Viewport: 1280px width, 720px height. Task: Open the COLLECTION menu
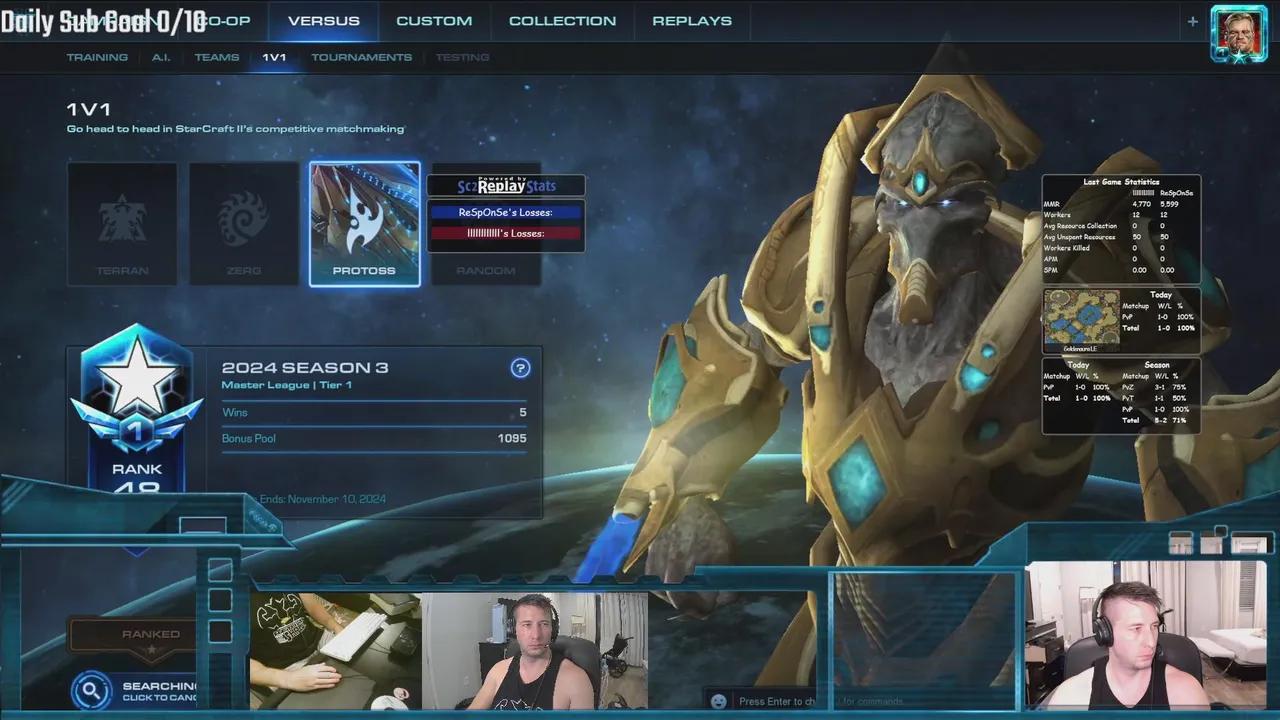(562, 20)
